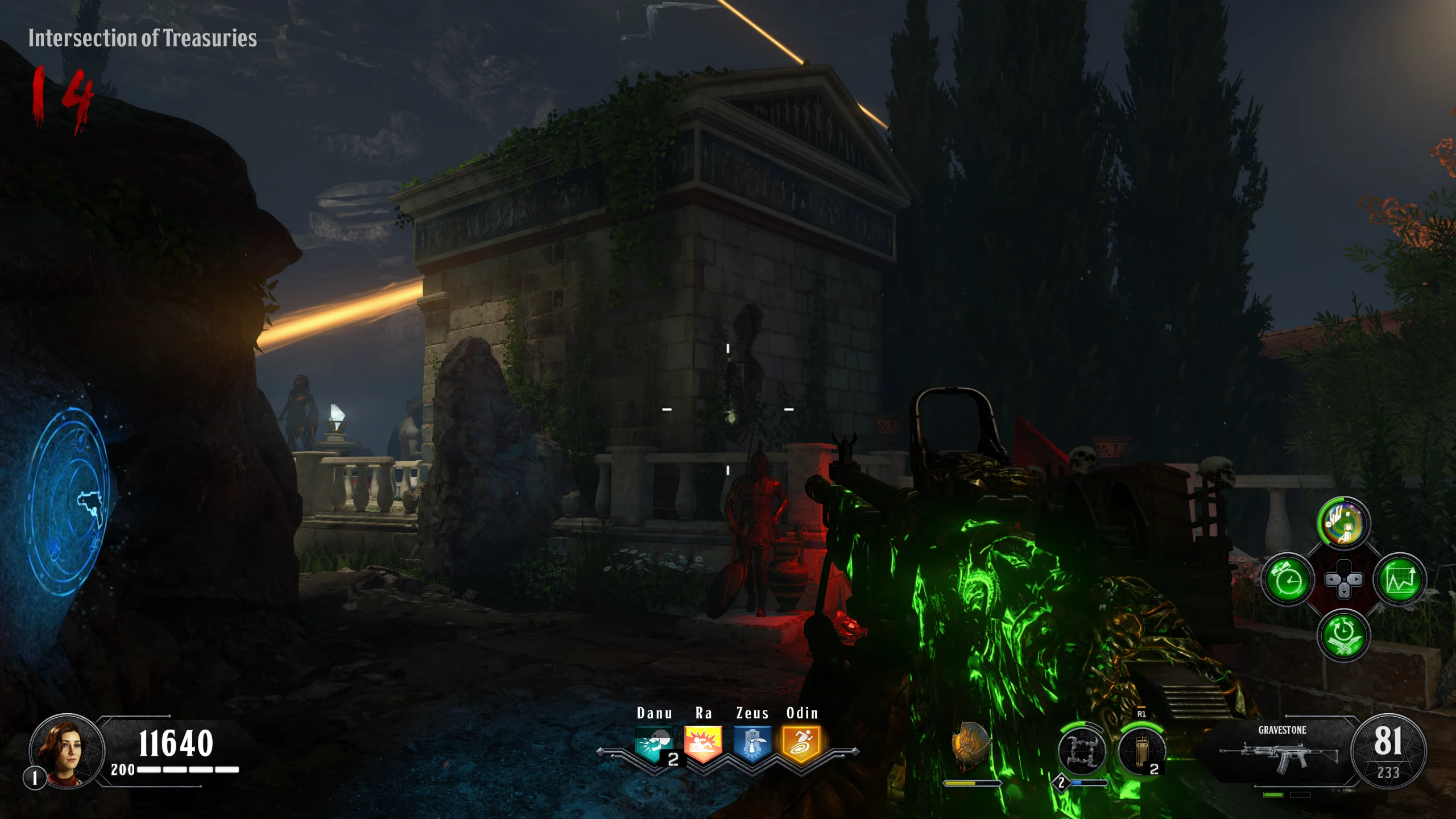The height and width of the screenshot is (819, 1456).
Task: Choose the Odin perk icon
Action: point(801,743)
